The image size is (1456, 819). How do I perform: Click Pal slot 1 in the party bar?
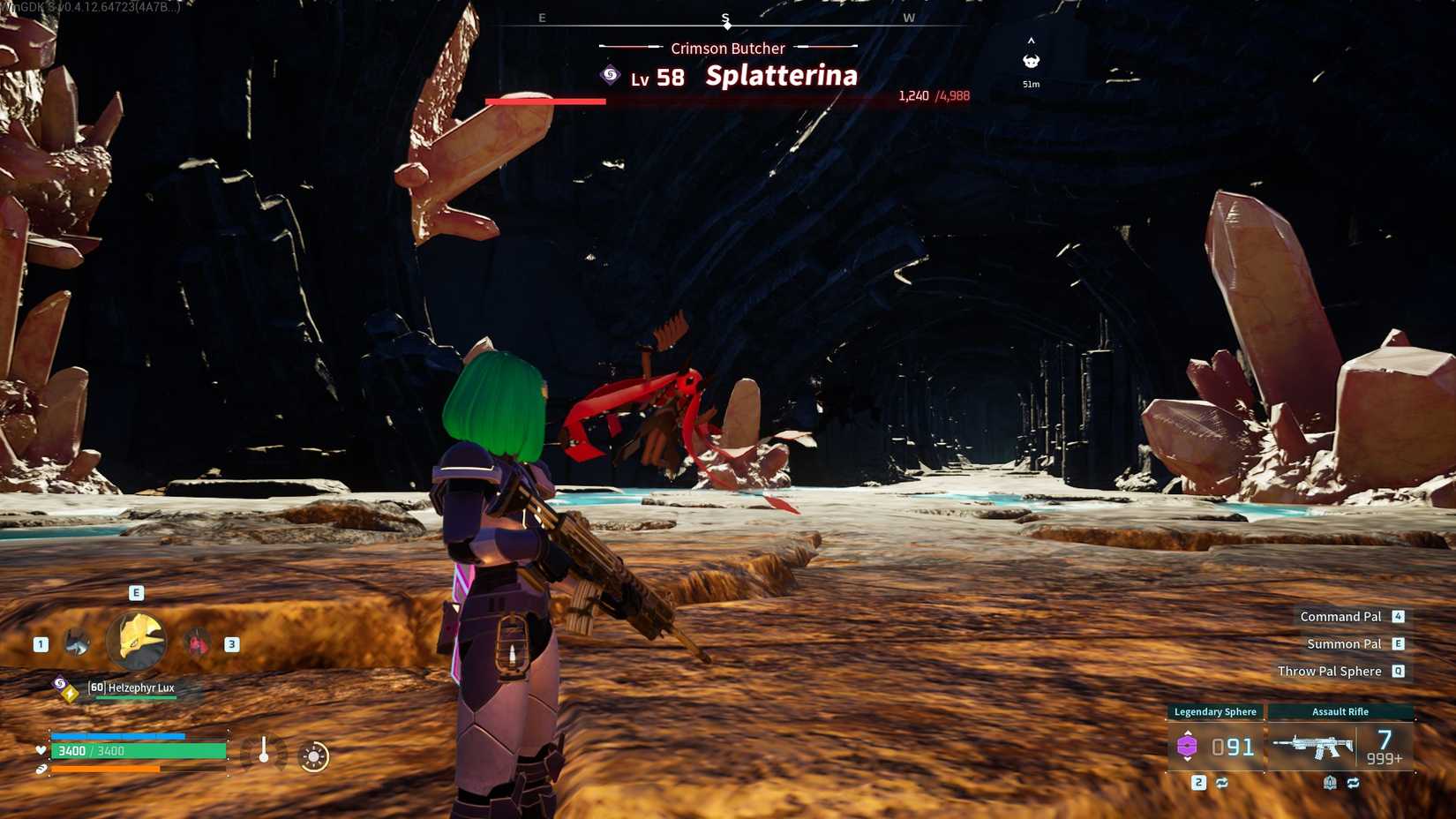tap(75, 643)
